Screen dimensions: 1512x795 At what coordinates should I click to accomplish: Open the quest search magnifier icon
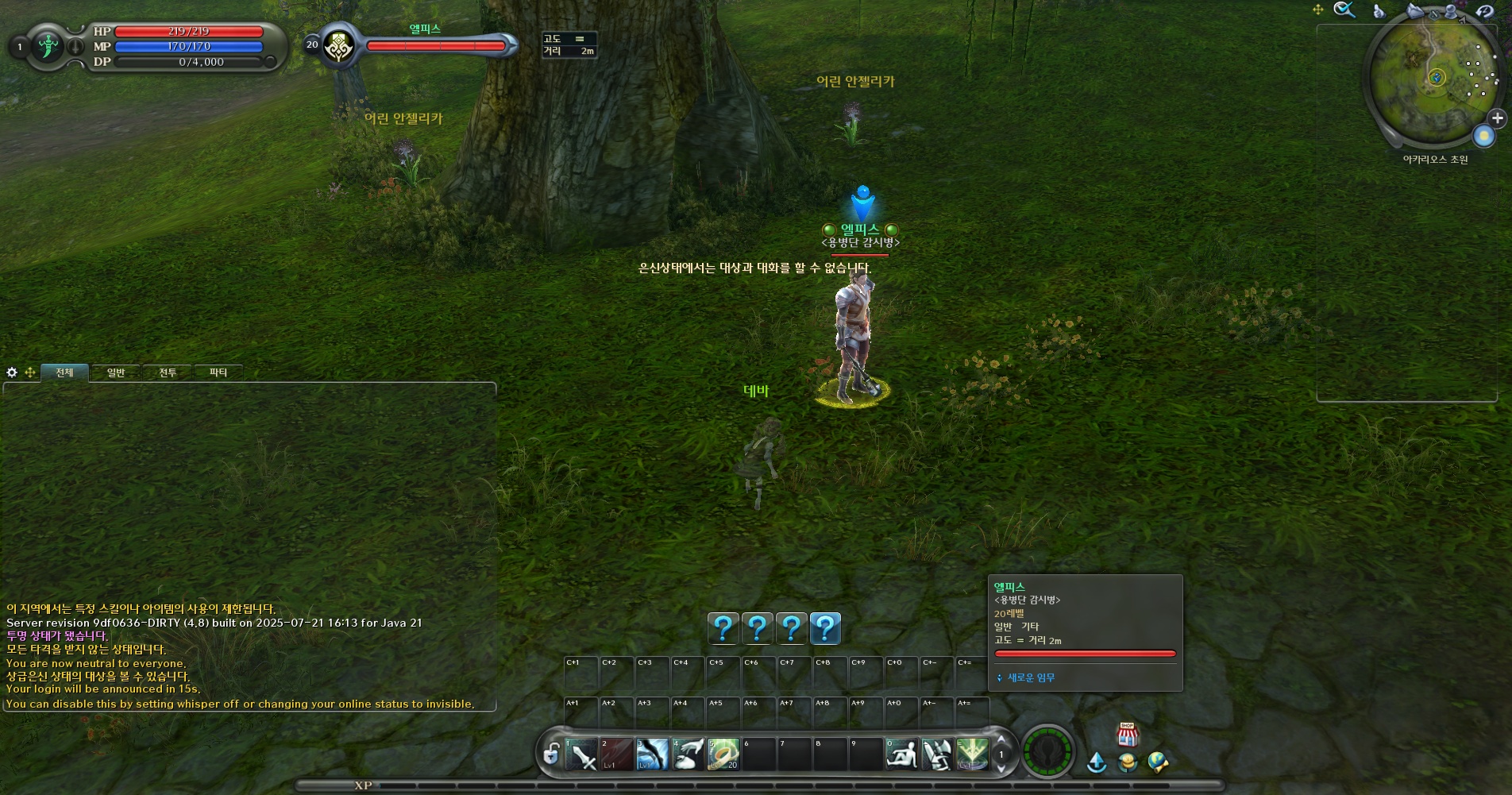[1344, 10]
